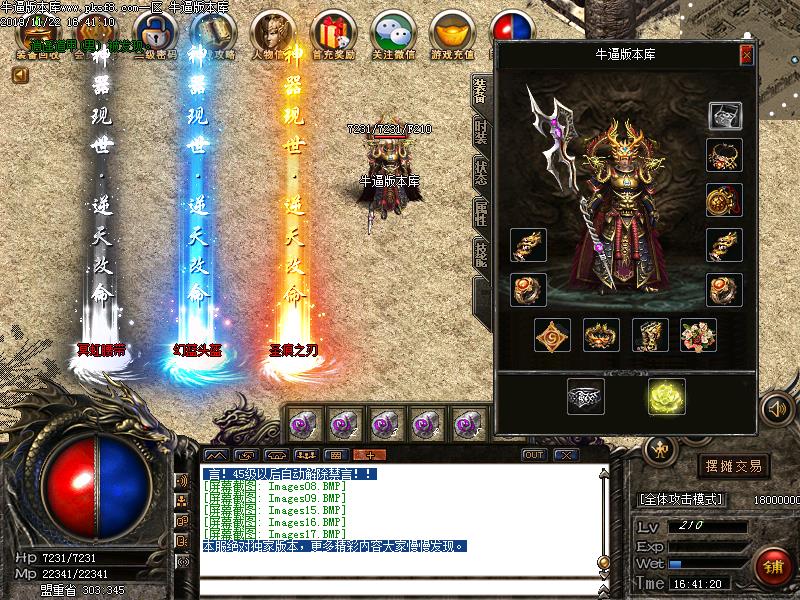This screenshot has height=600, width=800.
Task: Select the orange spiral diamond charm slot
Action: coord(552,335)
